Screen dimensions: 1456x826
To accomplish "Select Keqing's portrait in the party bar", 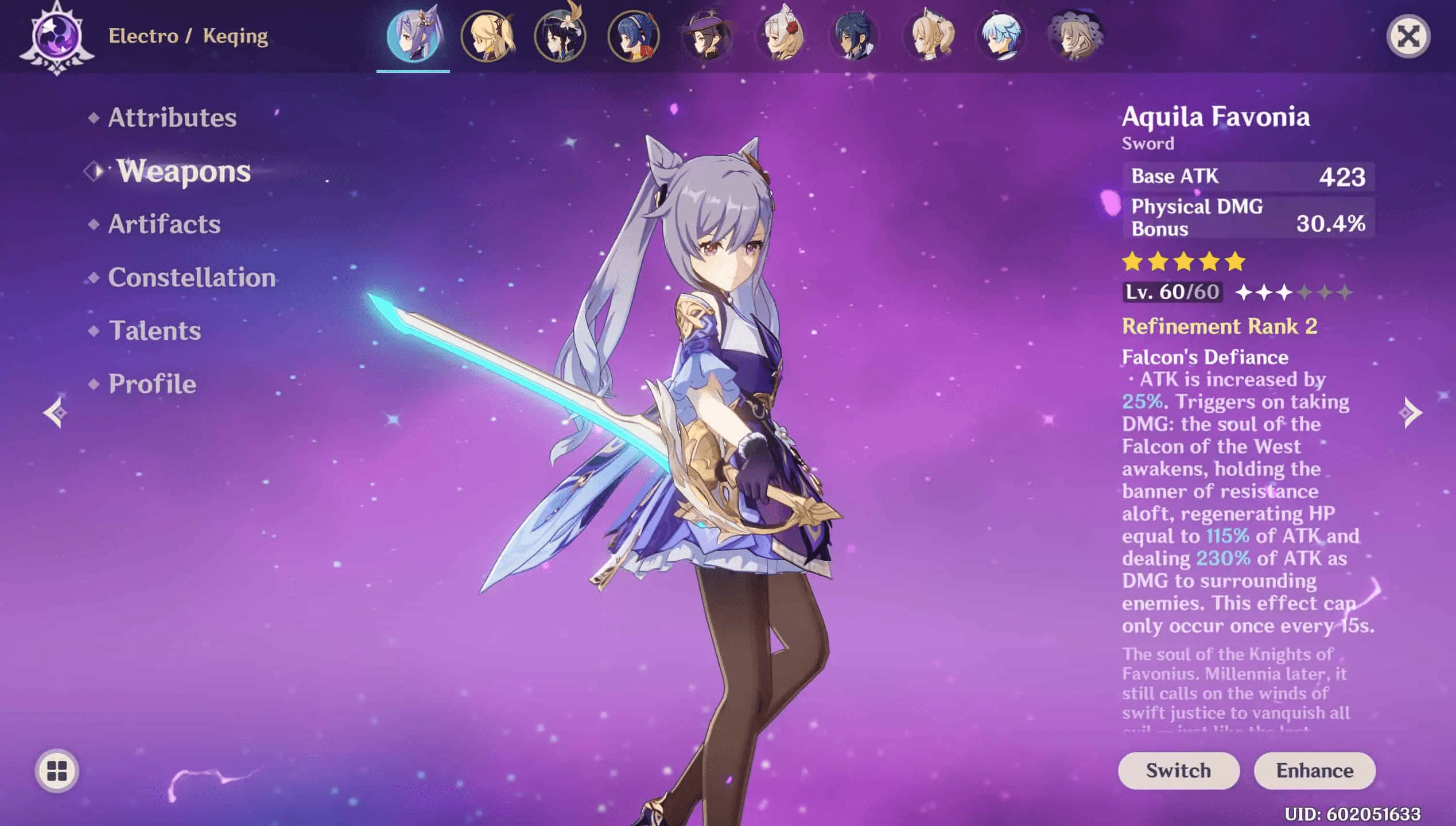I will (x=413, y=36).
